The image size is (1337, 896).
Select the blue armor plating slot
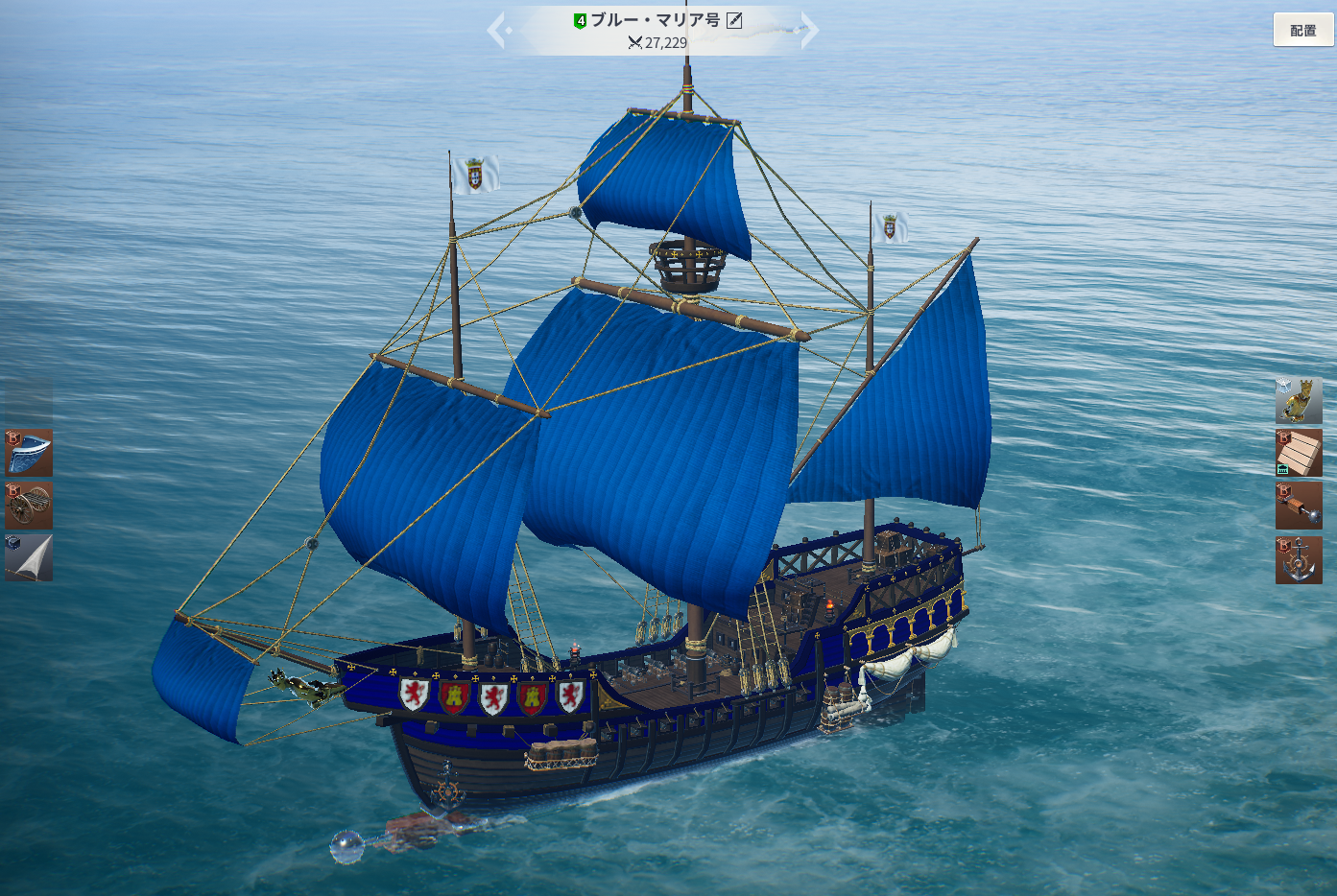29,453
